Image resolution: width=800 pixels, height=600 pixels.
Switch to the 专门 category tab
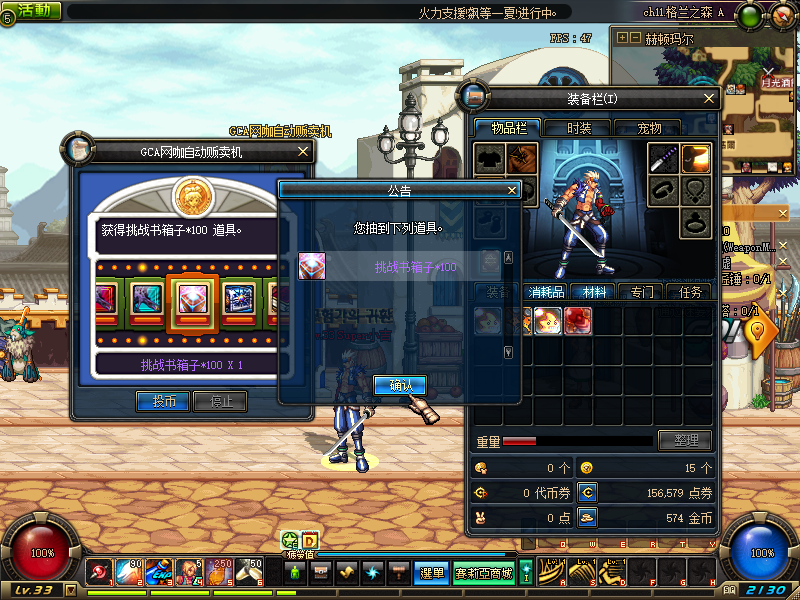tap(642, 292)
